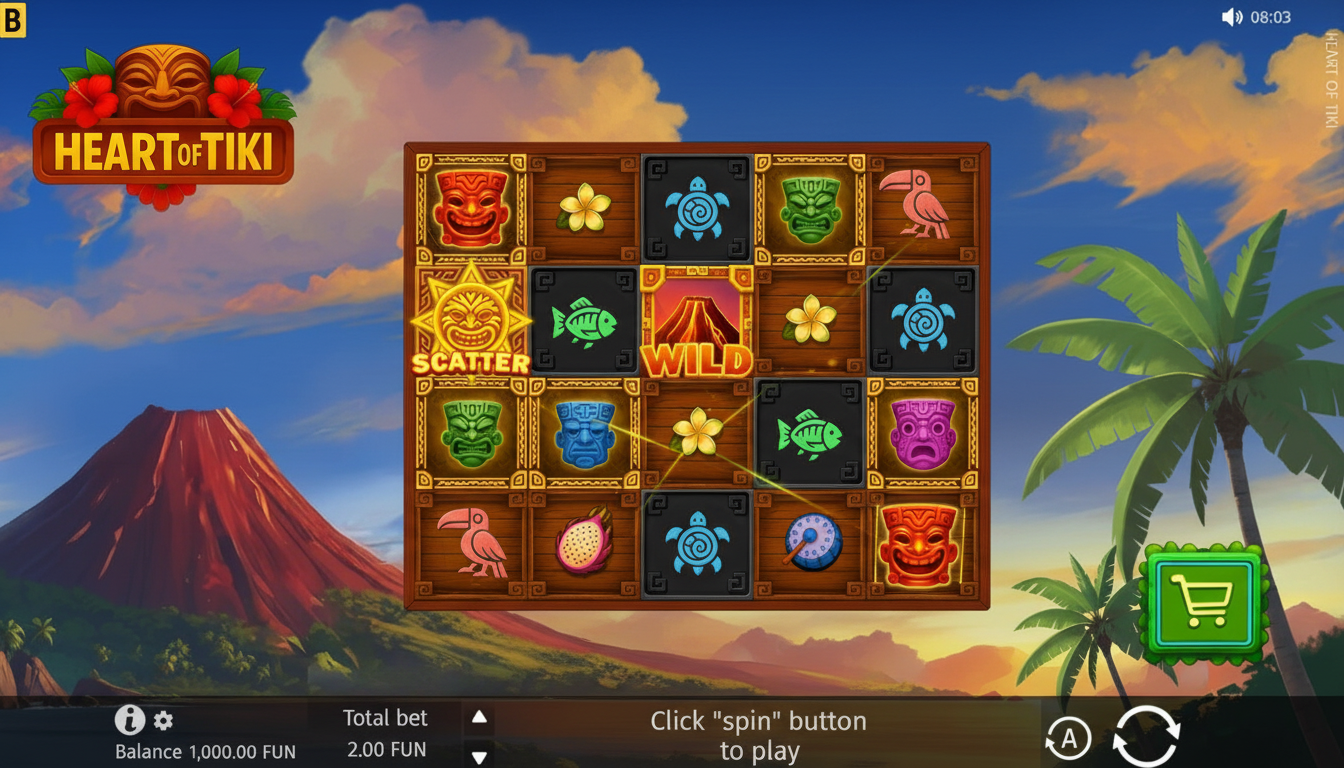Image resolution: width=1344 pixels, height=768 pixels.
Task: Click the red tiki mask on the top reel
Action: (x=468, y=208)
